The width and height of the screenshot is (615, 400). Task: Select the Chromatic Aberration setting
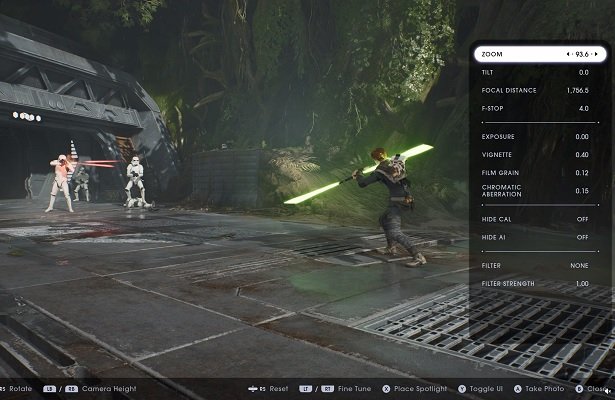pyautogui.click(x=540, y=190)
